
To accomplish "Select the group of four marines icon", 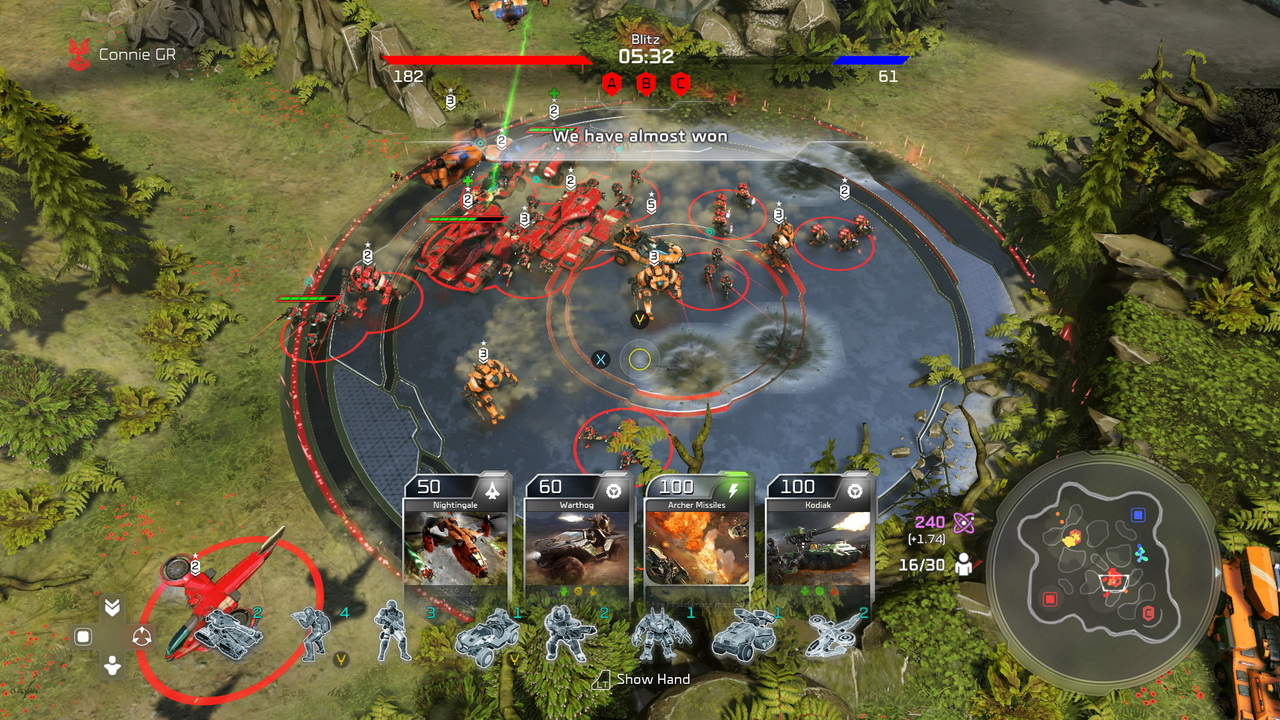I will [x=312, y=633].
